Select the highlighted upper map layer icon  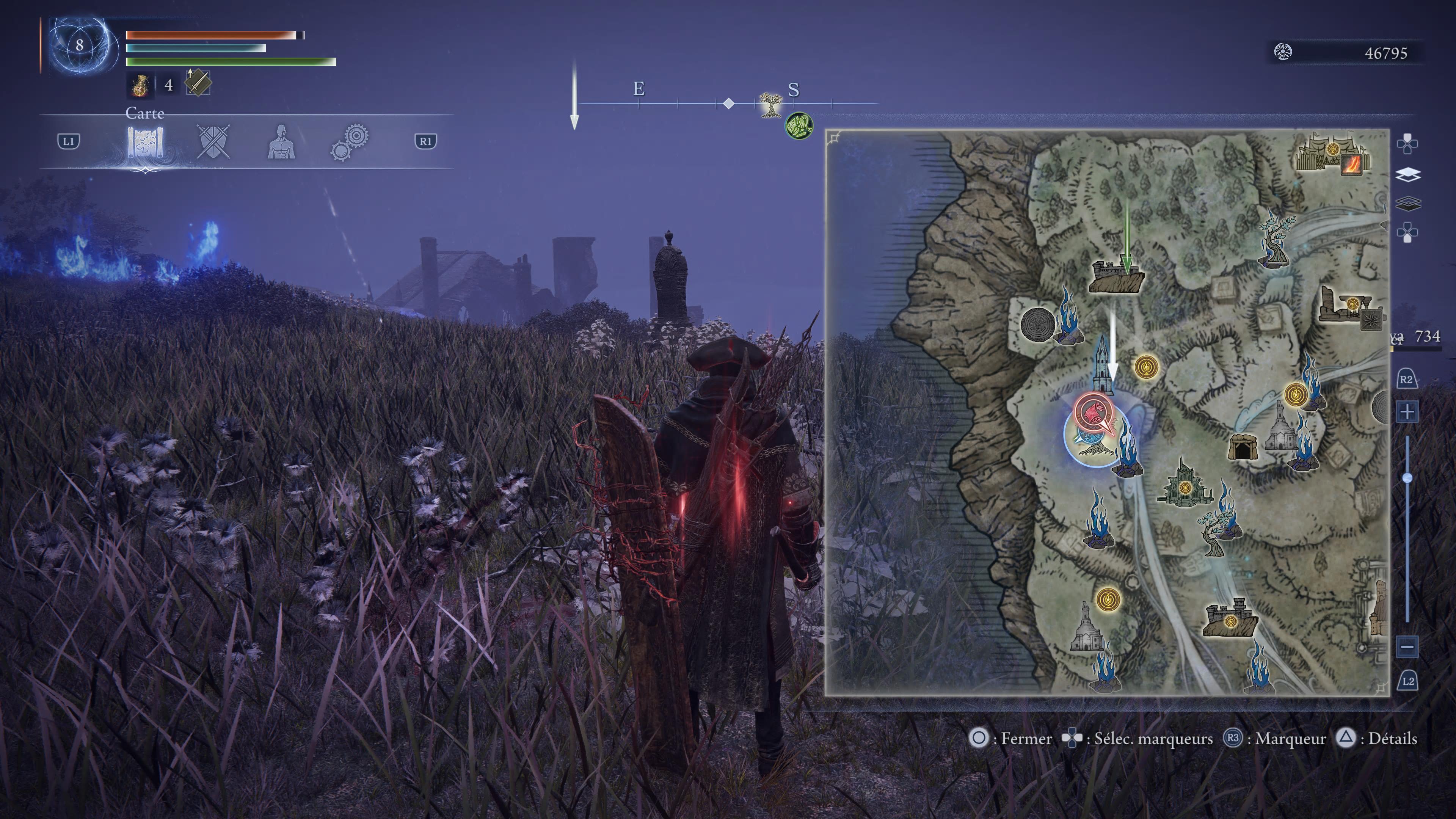1407,175
